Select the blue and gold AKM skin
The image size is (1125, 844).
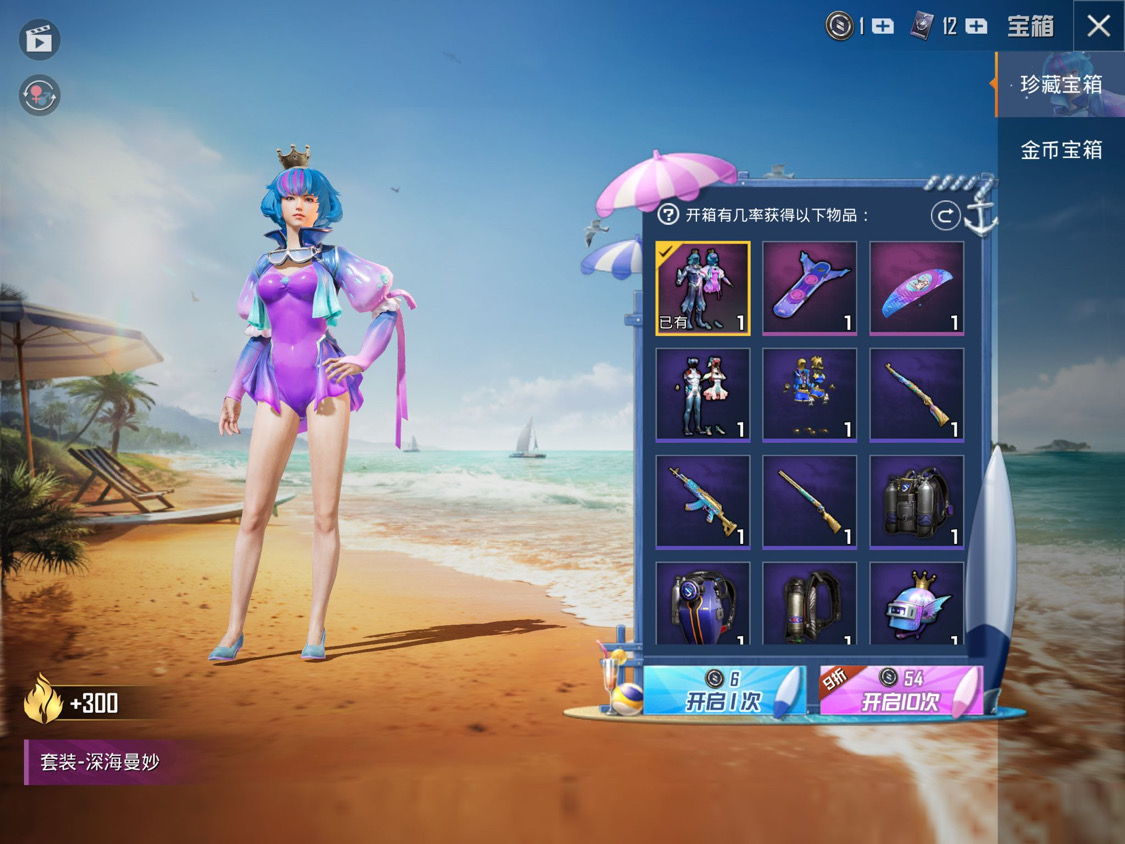[703, 502]
